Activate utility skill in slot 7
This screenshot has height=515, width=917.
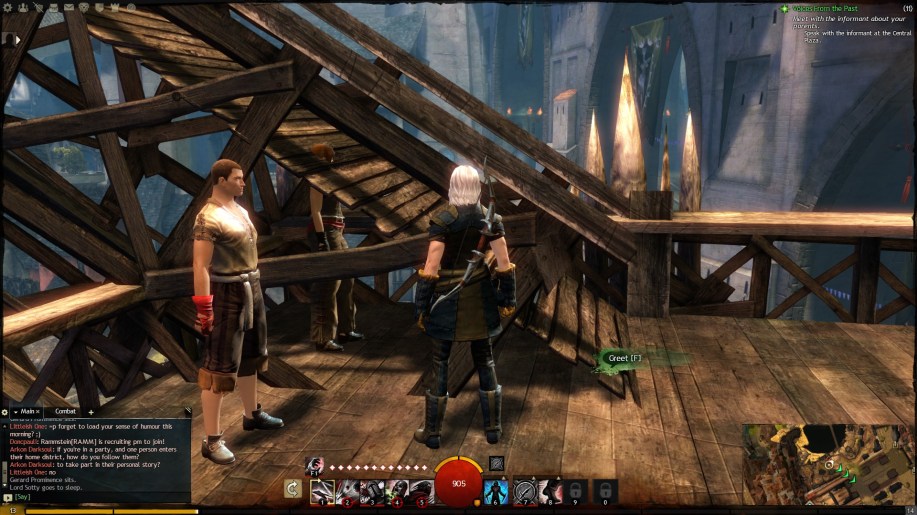[x=524, y=490]
